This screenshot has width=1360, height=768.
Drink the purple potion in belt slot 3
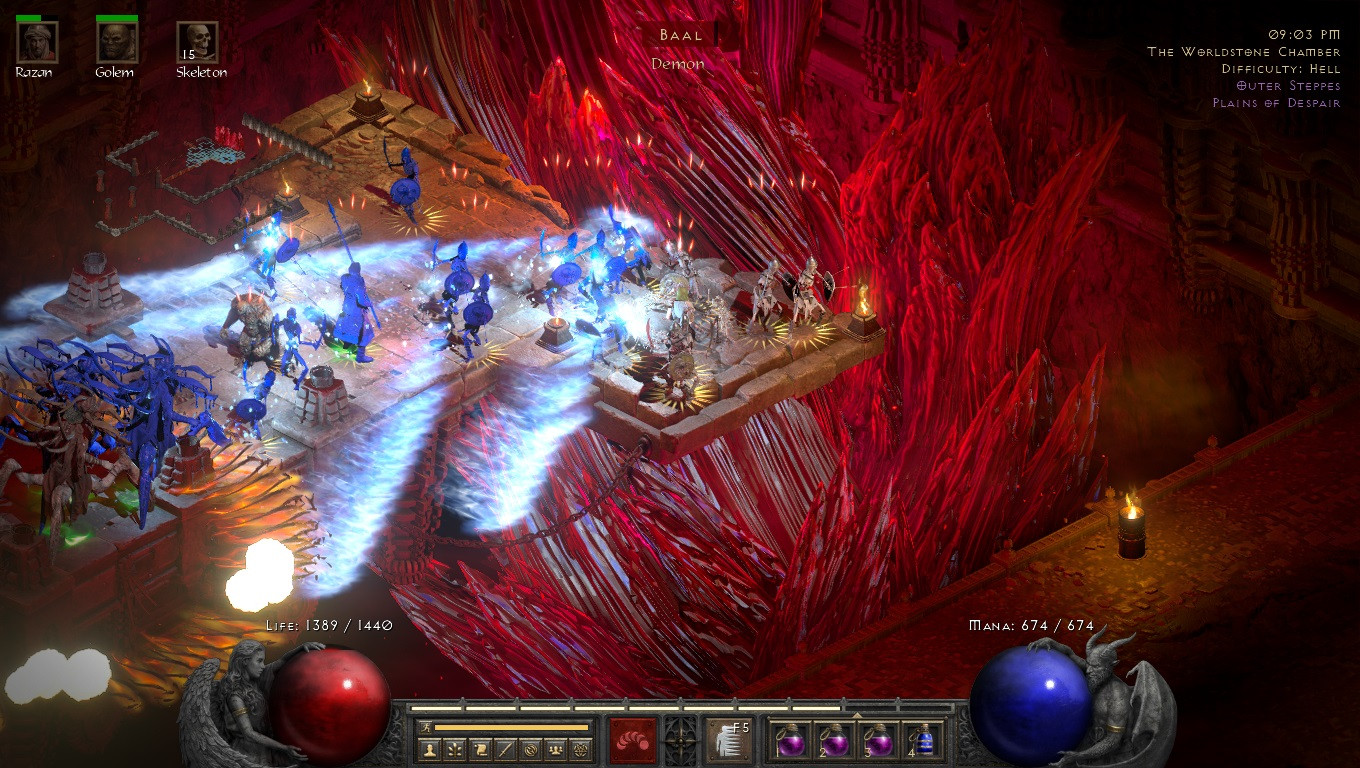(x=878, y=741)
